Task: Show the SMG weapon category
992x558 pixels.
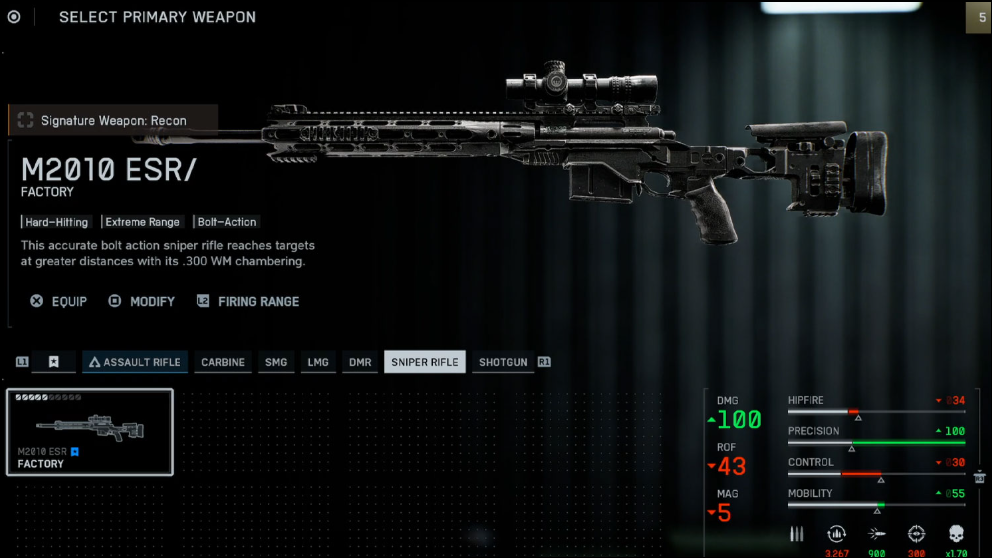Action: click(276, 362)
